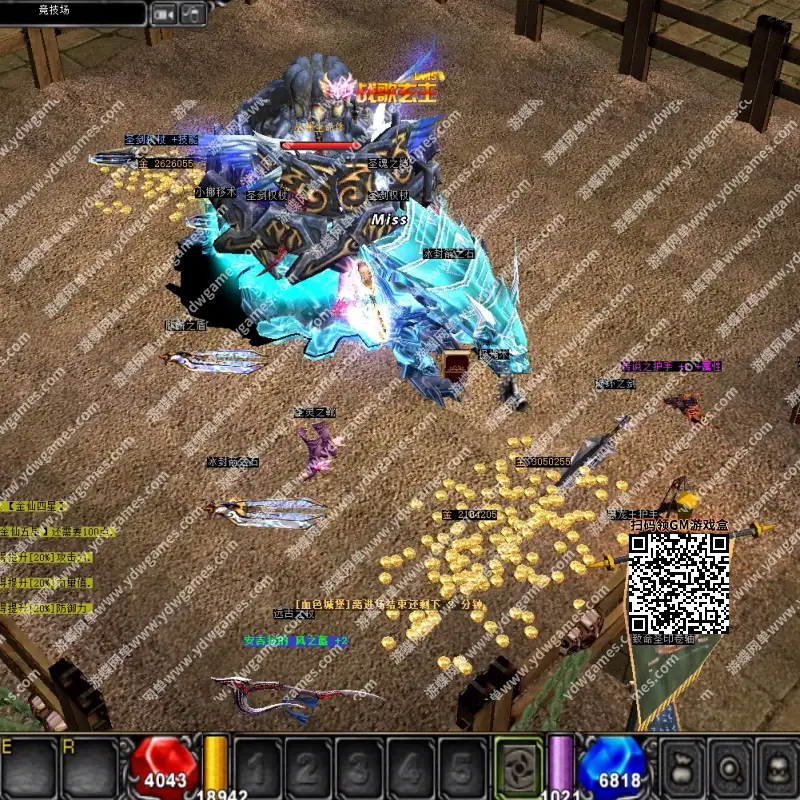Select hotbar slot number 5
The height and width of the screenshot is (800, 800).
(463, 768)
